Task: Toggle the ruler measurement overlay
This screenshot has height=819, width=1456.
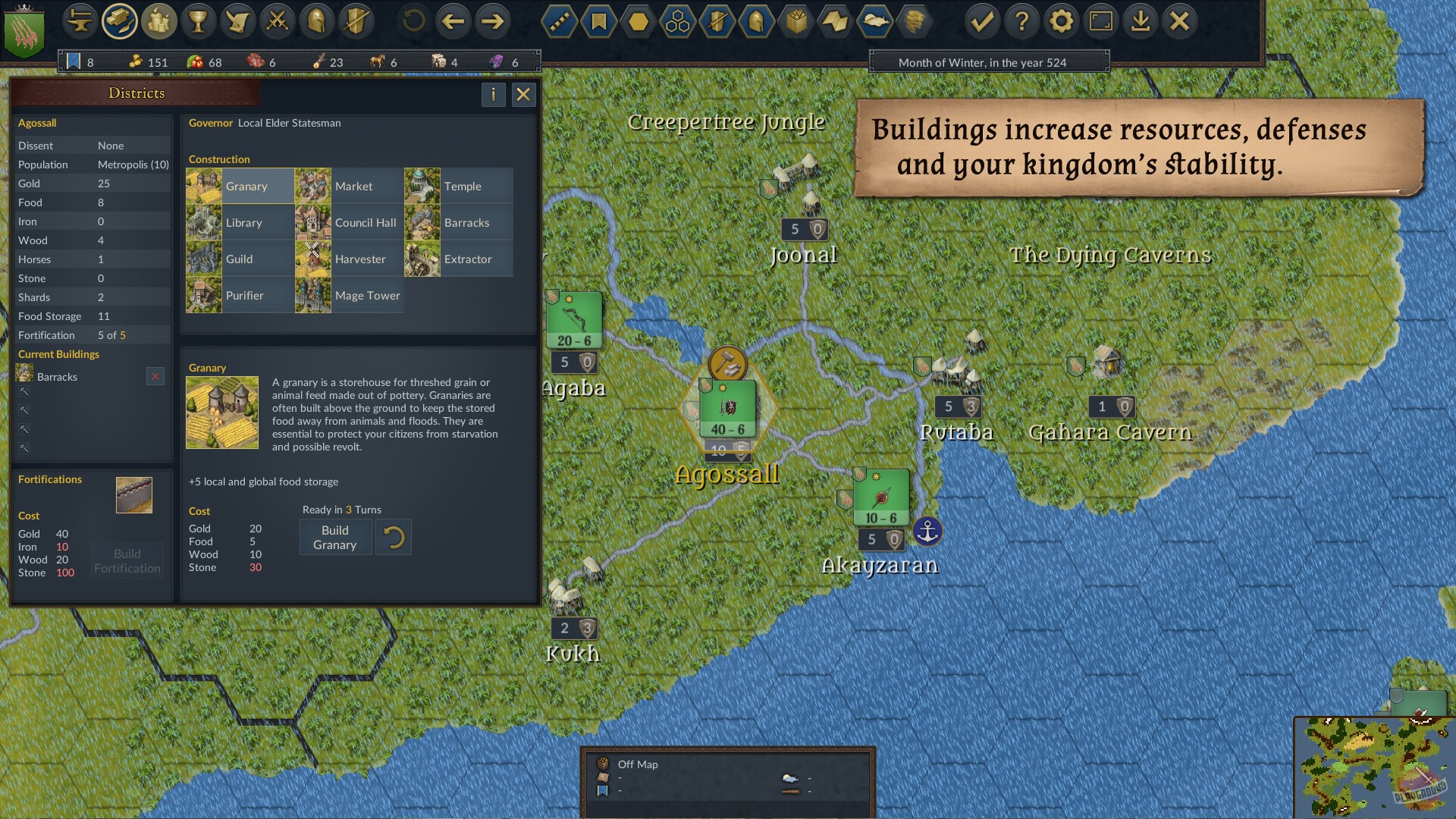Action: click(558, 23)
